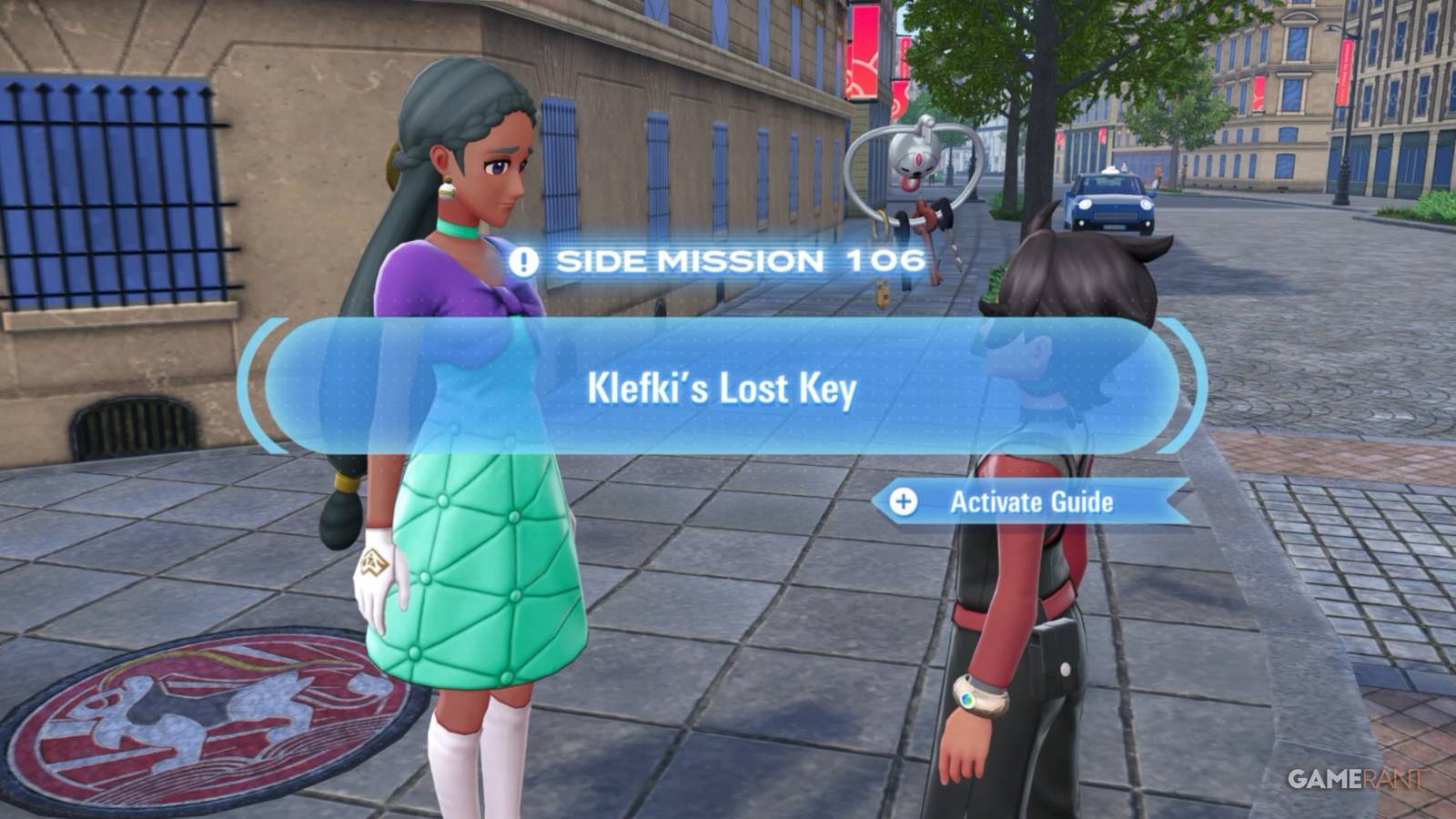Select the Activate Guide button

(x=1033, y=500)
